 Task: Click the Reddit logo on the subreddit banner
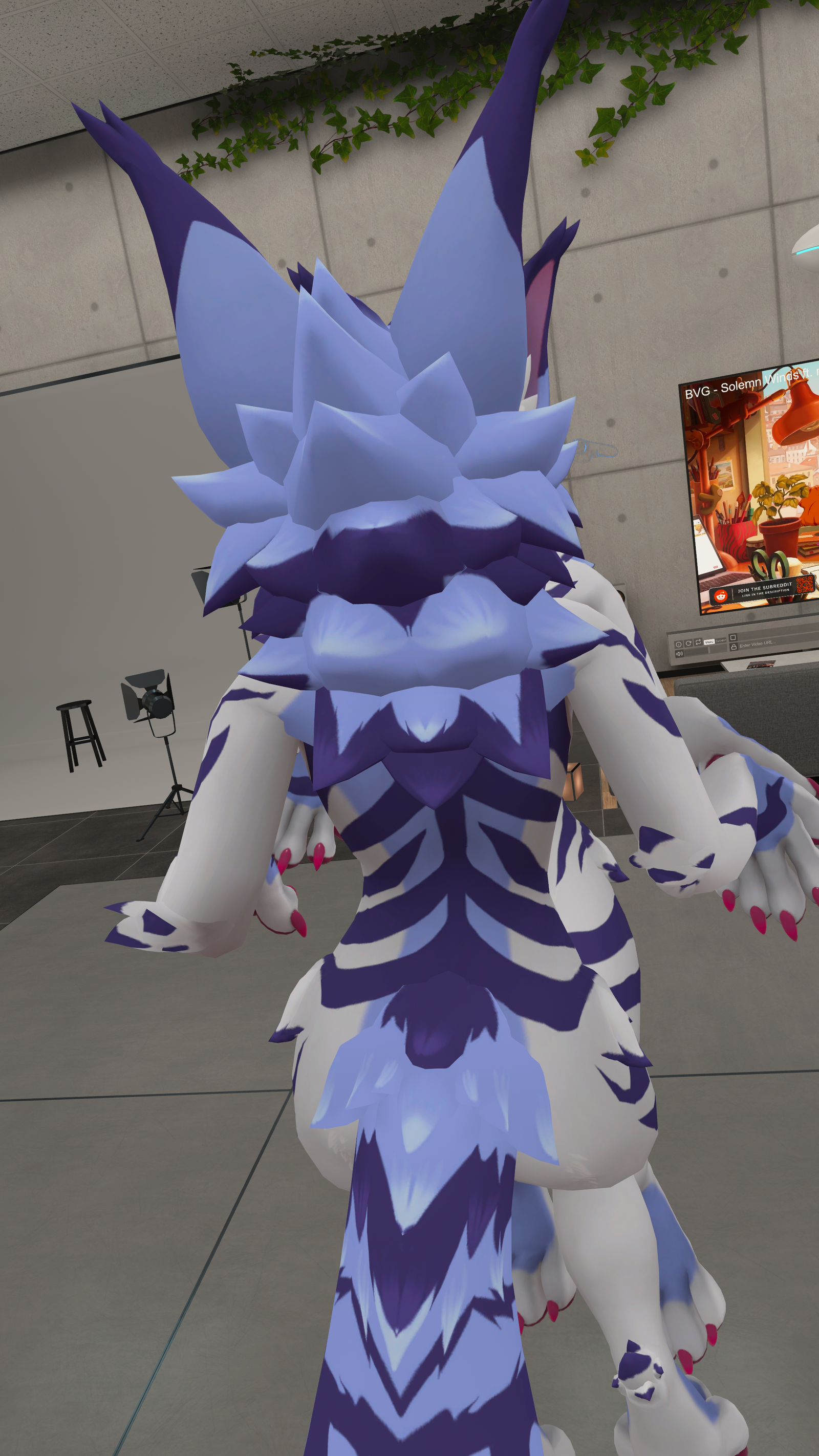pos(721,596)
